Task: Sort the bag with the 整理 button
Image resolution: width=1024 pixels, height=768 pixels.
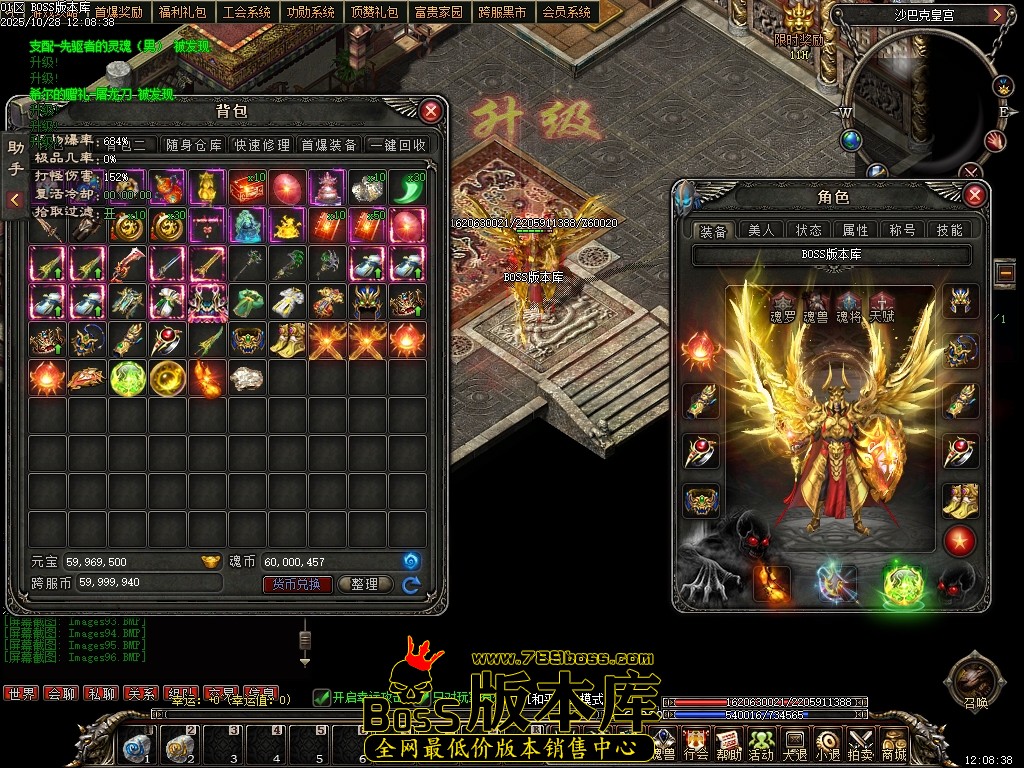Action: [x=365, y=584]
